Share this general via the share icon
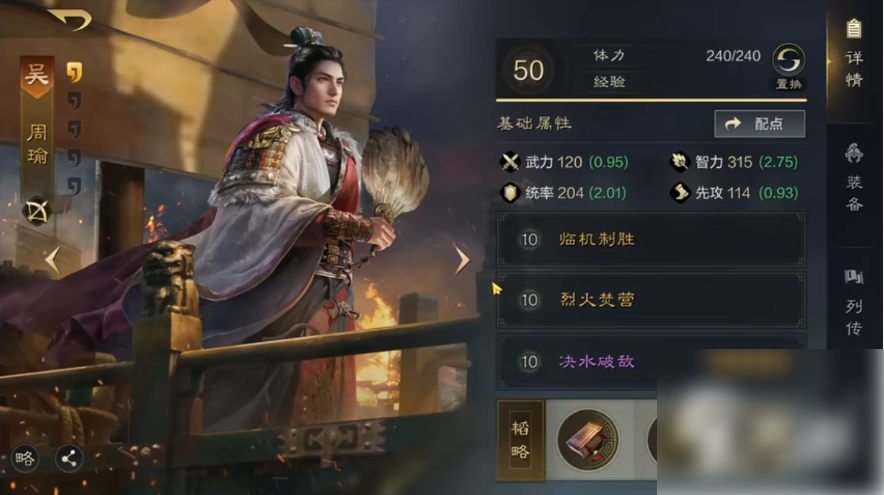Viewport: 884px width, 495px height. (x=69, y=459)
